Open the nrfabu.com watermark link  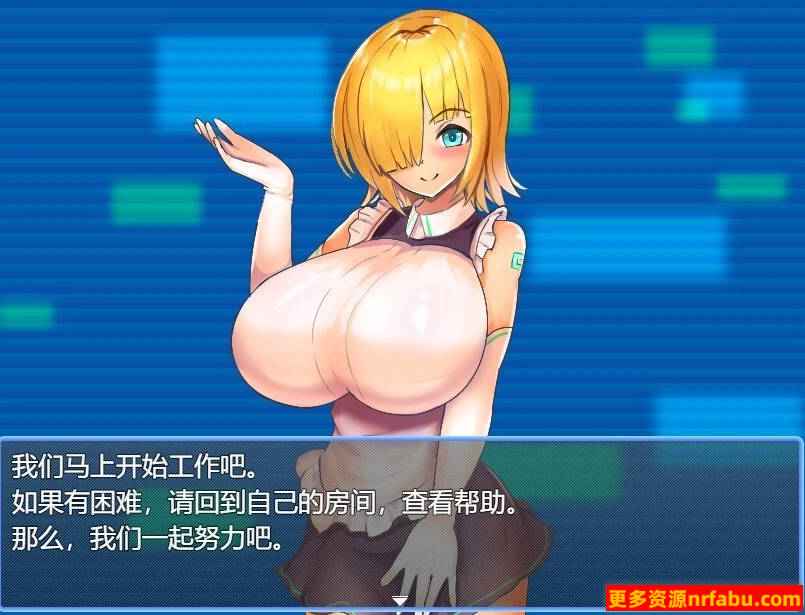[703, 599]
